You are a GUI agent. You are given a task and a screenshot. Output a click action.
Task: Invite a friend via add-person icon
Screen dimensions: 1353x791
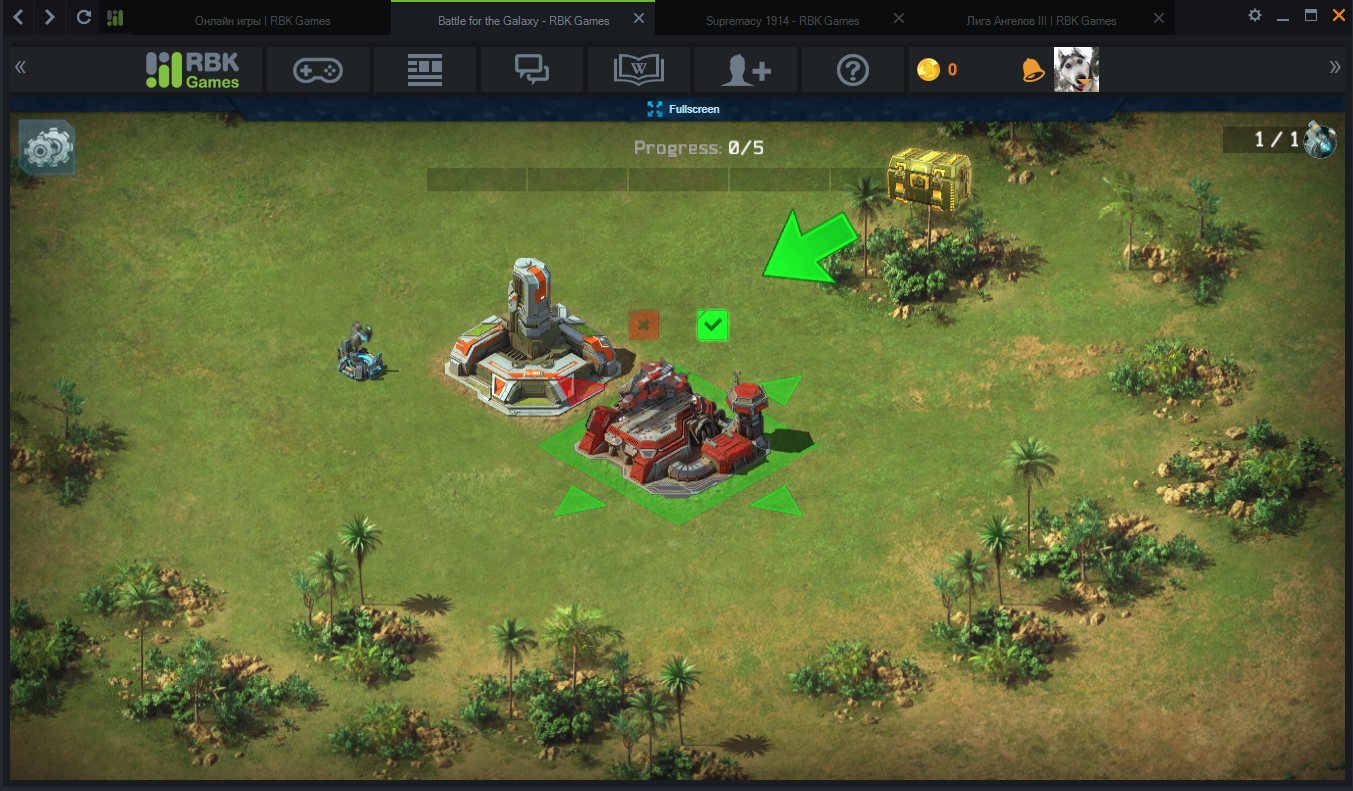point(746,70)
